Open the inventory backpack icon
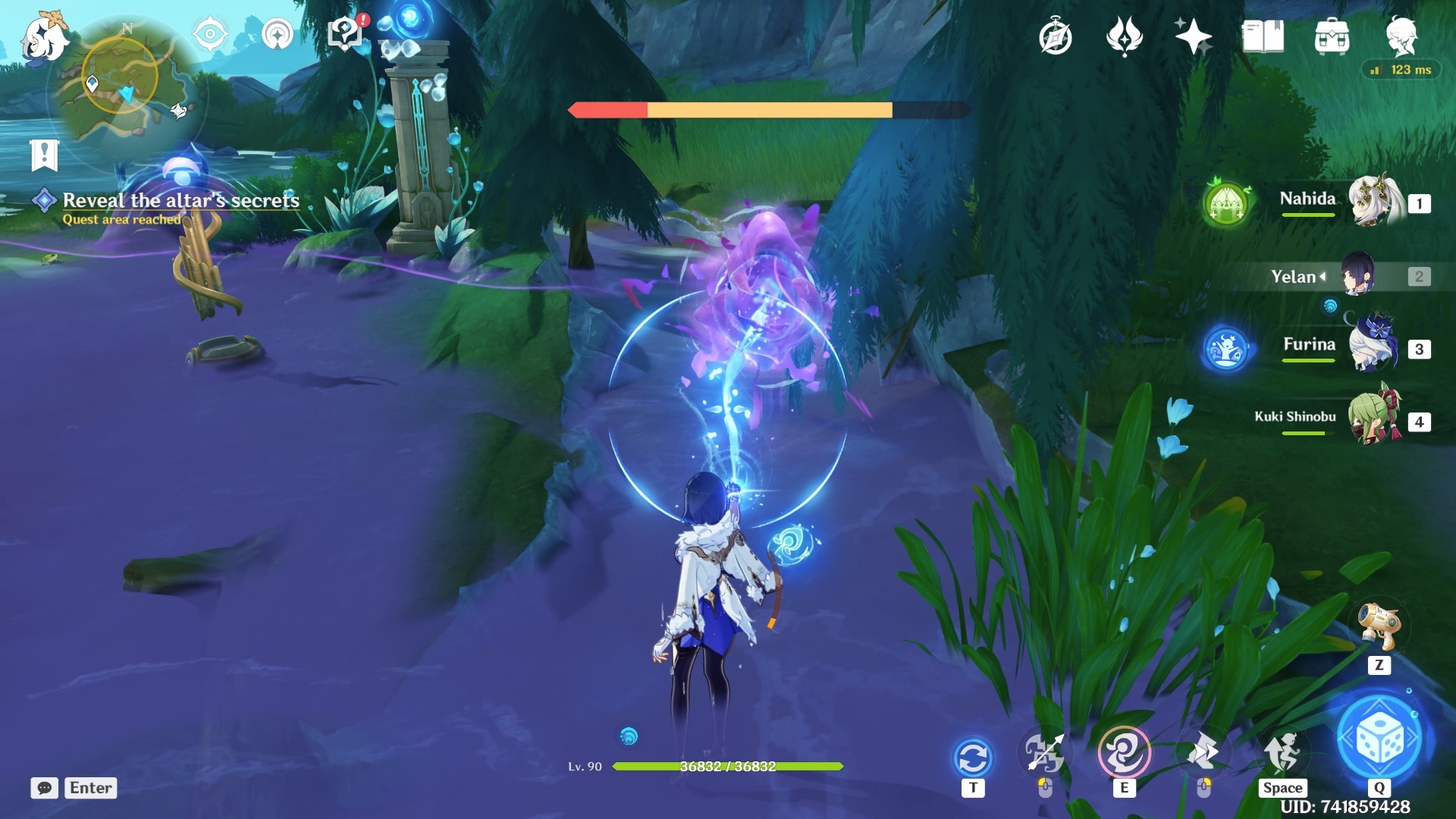This screenshot has width=1456, height=819. [1332, 36]
